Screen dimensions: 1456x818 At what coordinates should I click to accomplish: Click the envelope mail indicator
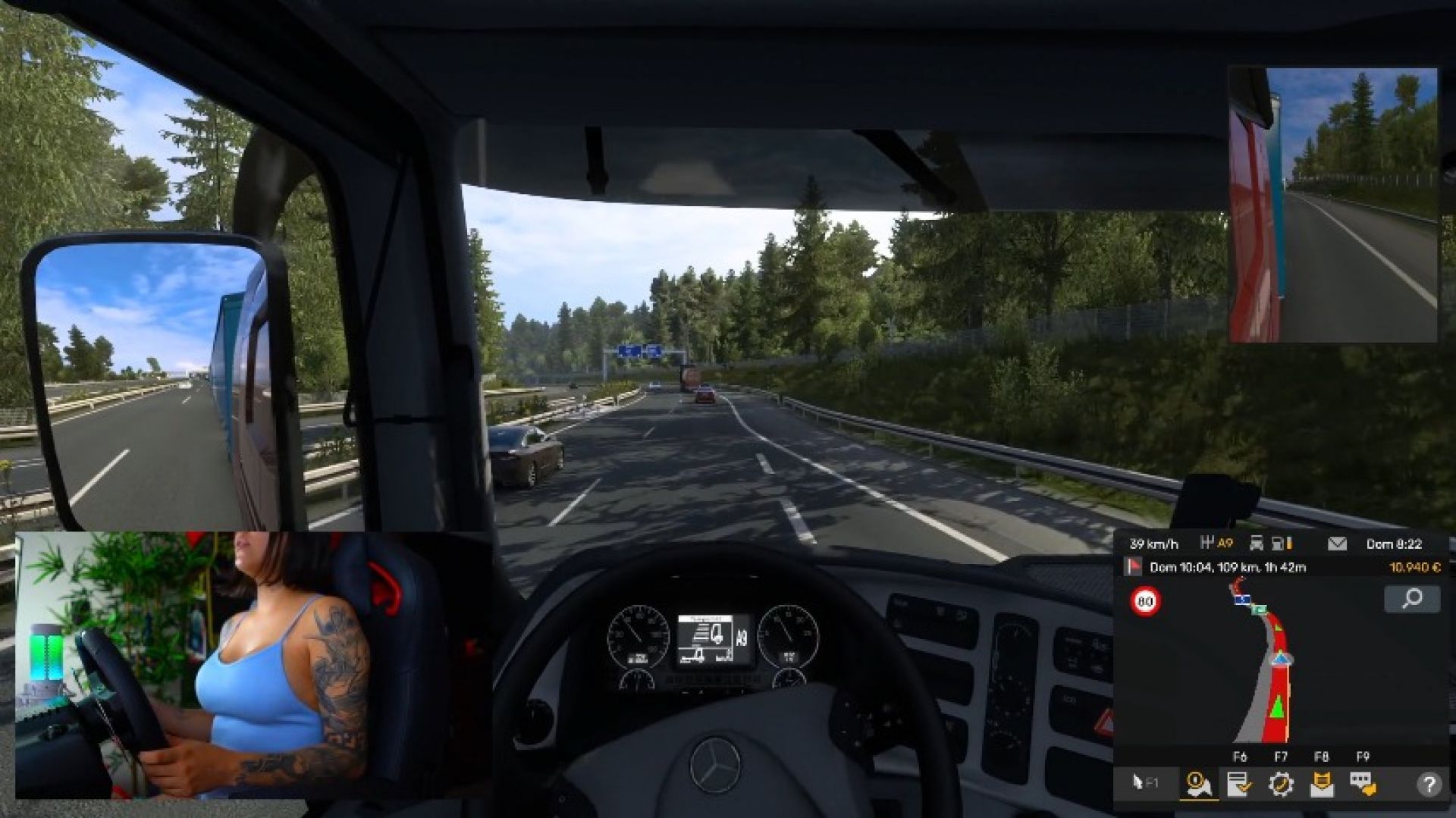point(1336,543)
